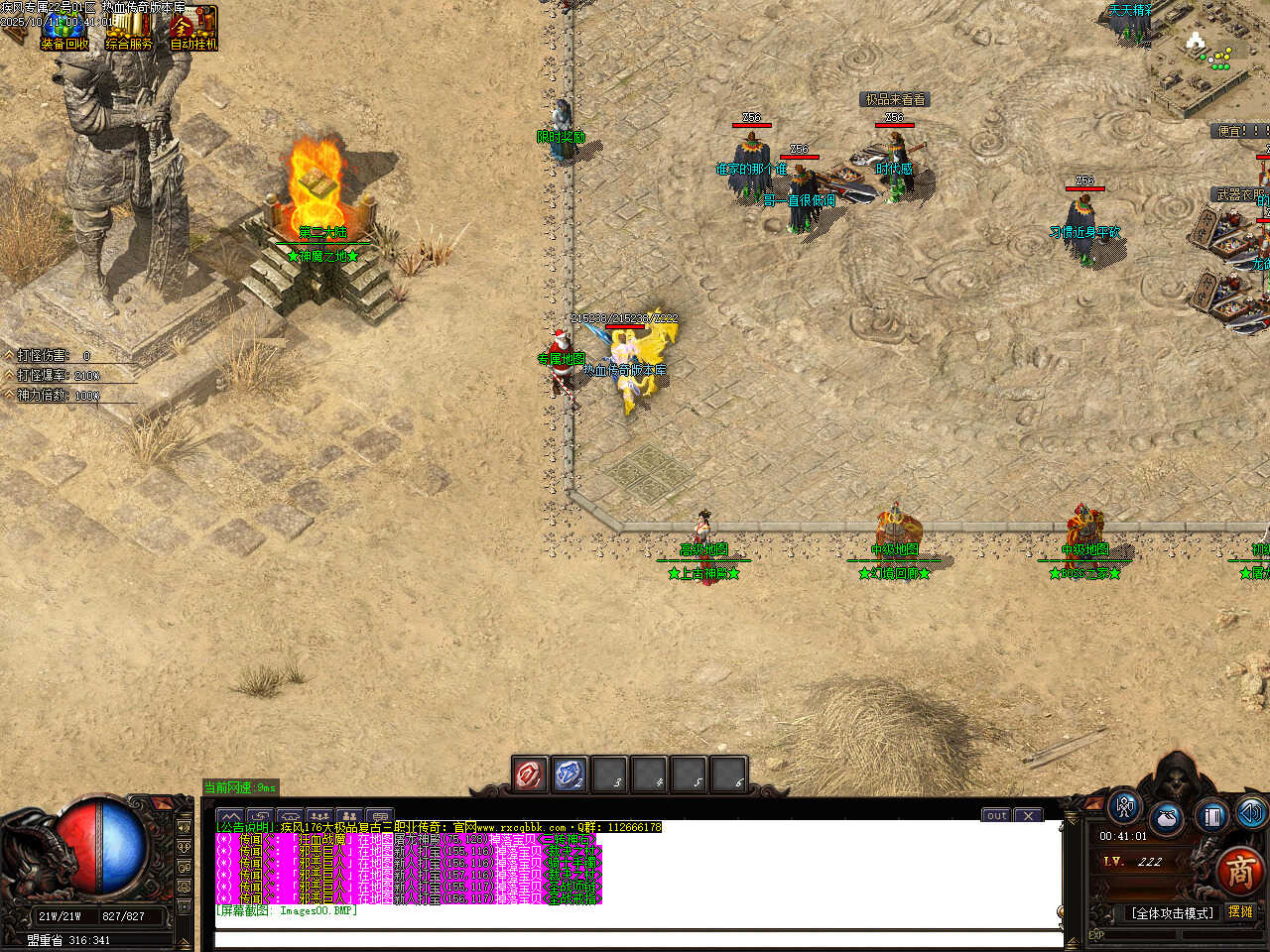The image size is (1270, 952).
Task: Open the bag inventory icon
Action: (1167, 819)
